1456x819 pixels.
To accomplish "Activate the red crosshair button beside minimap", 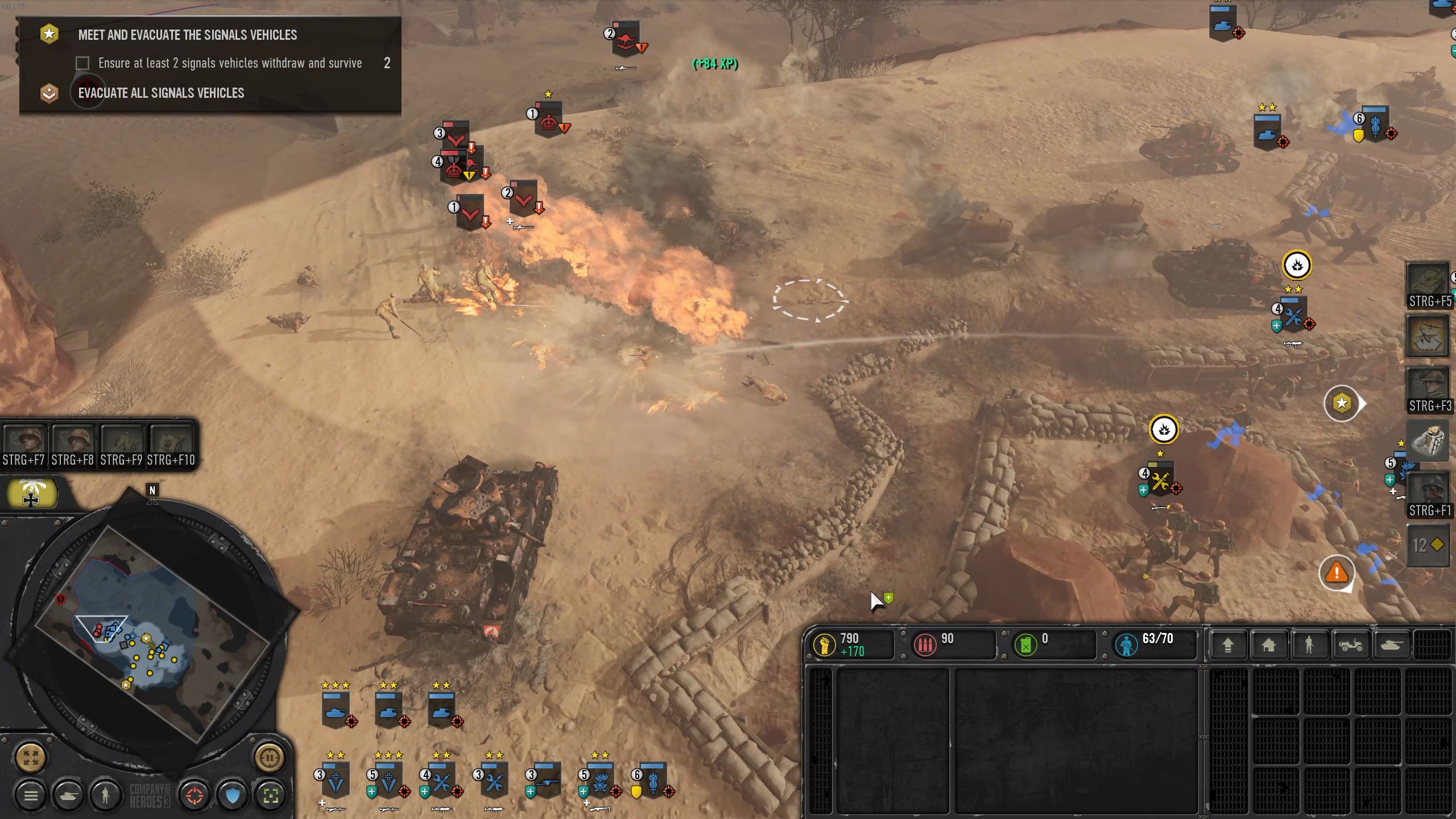I will [x=194, y=795].
